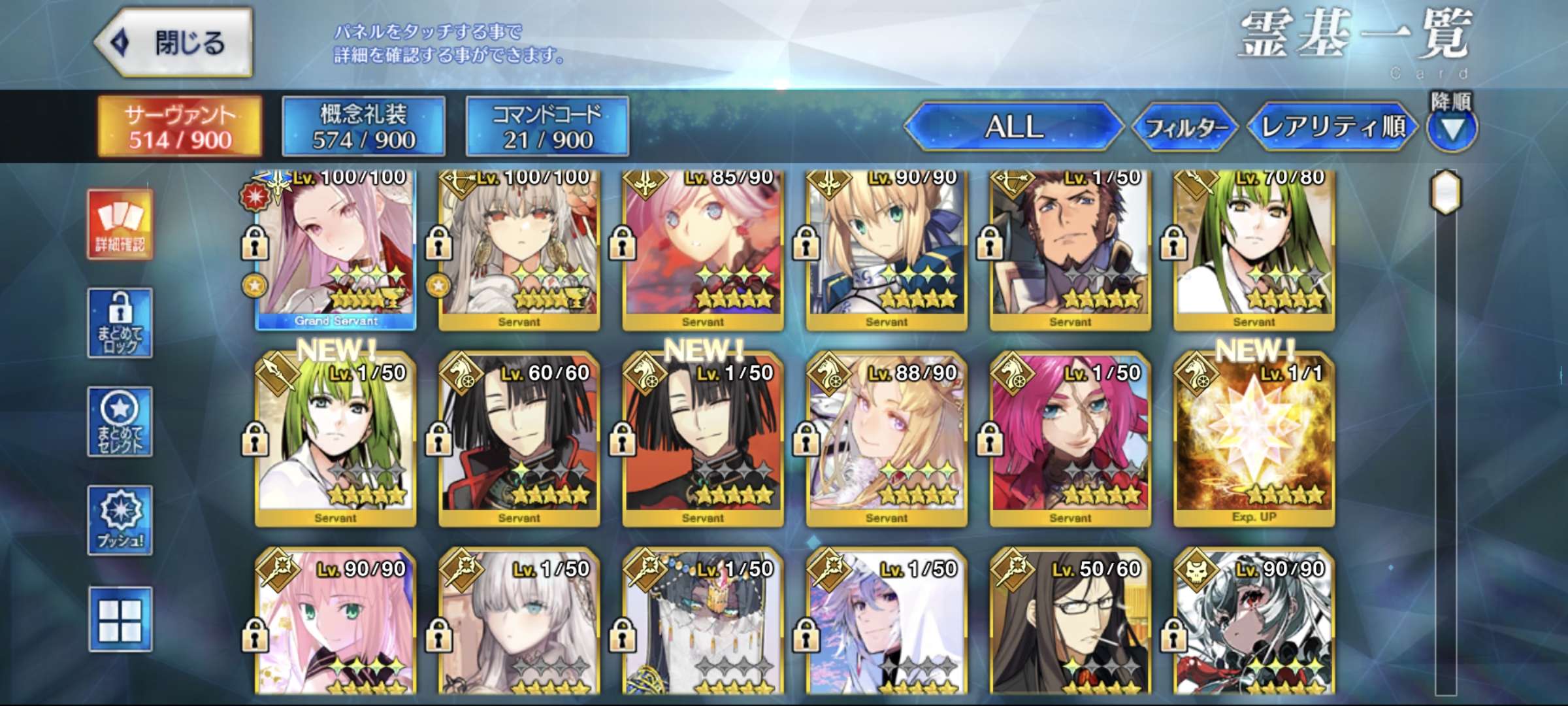Open the フィルター options

point(1184,127)
